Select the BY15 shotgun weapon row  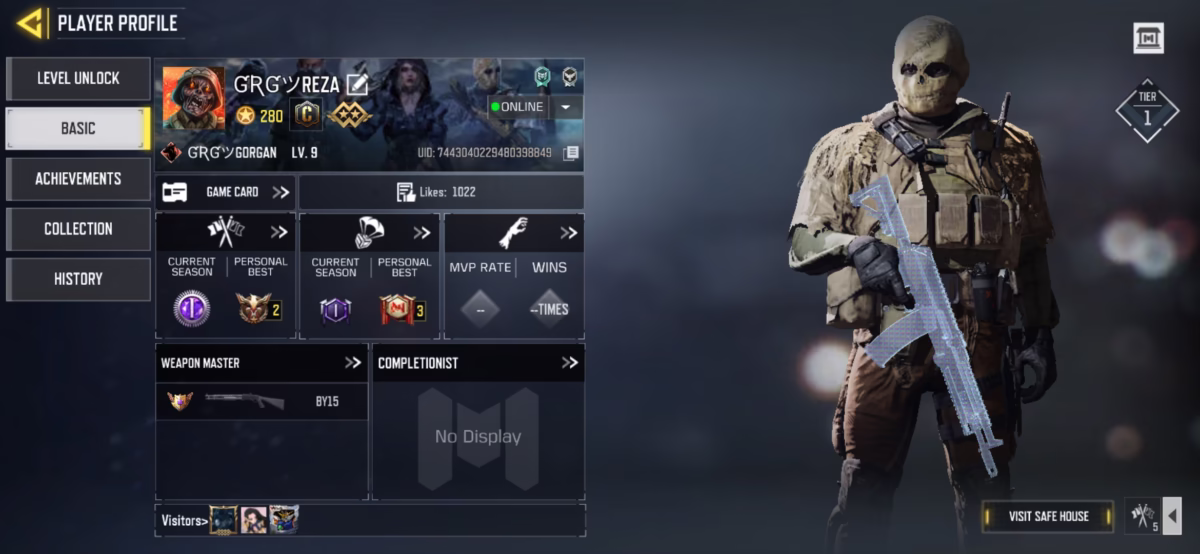click(261, 401)
